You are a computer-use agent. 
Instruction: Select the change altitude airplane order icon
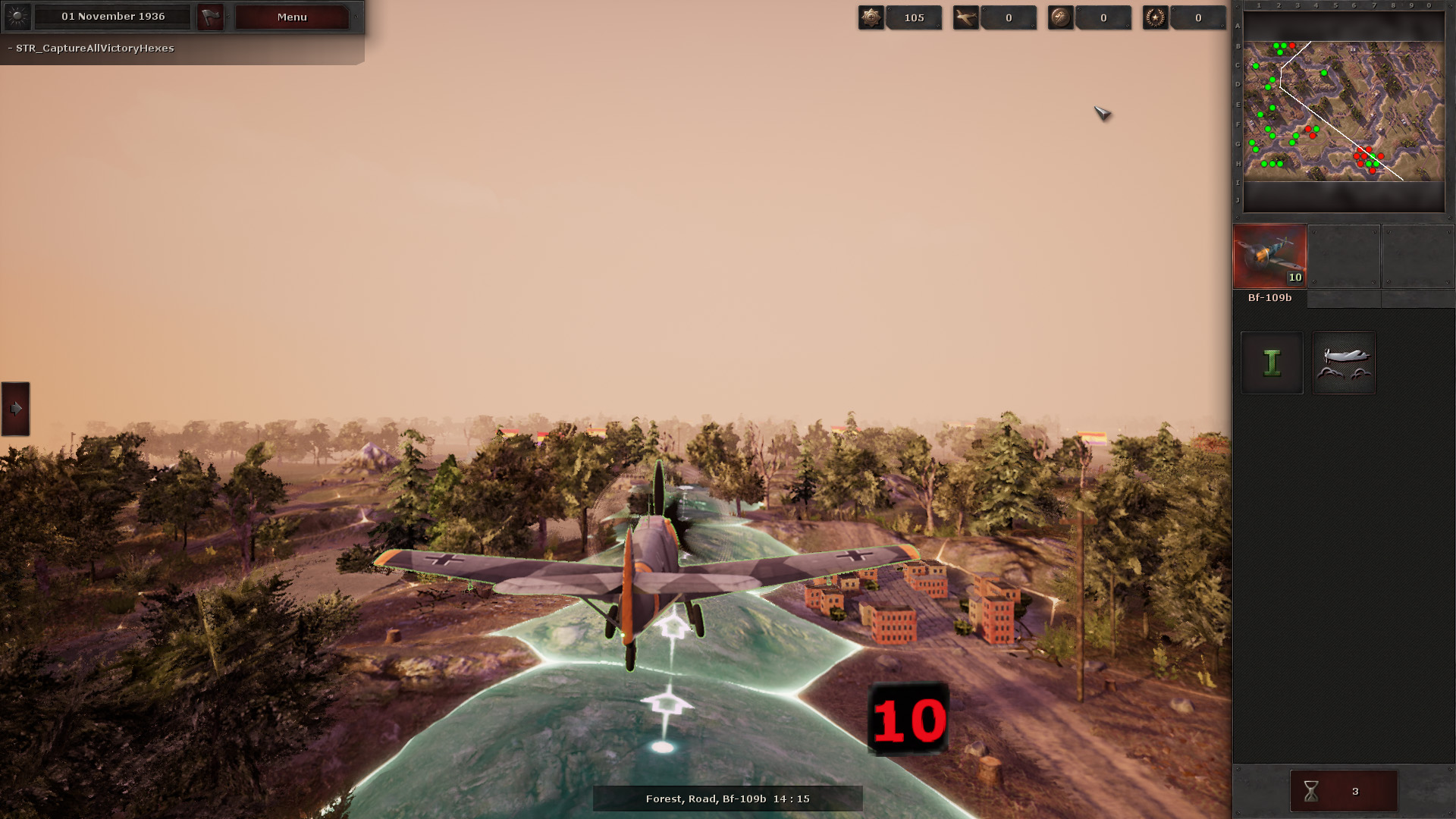[x=1344, y=362]
